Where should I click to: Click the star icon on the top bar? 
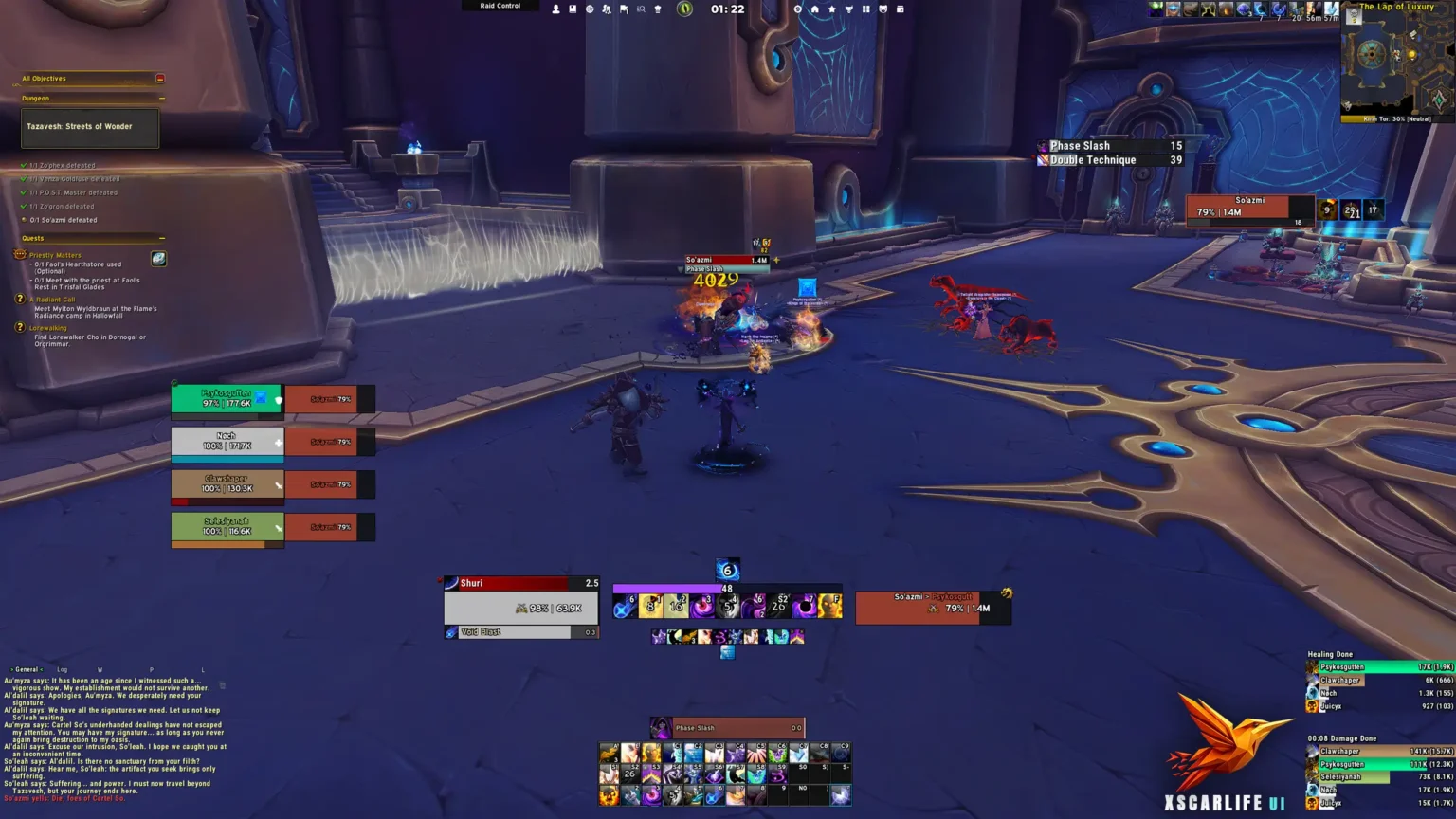831,8
